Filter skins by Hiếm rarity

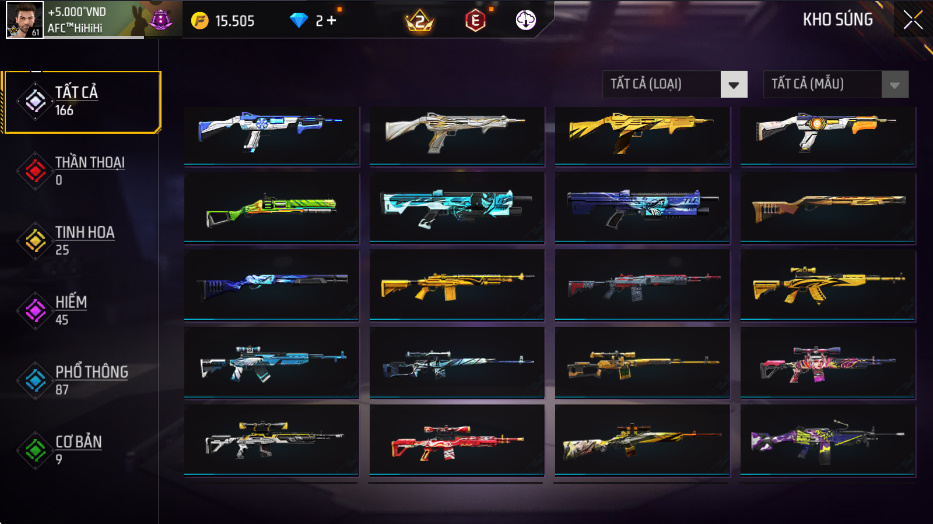(x=80, y=310)
